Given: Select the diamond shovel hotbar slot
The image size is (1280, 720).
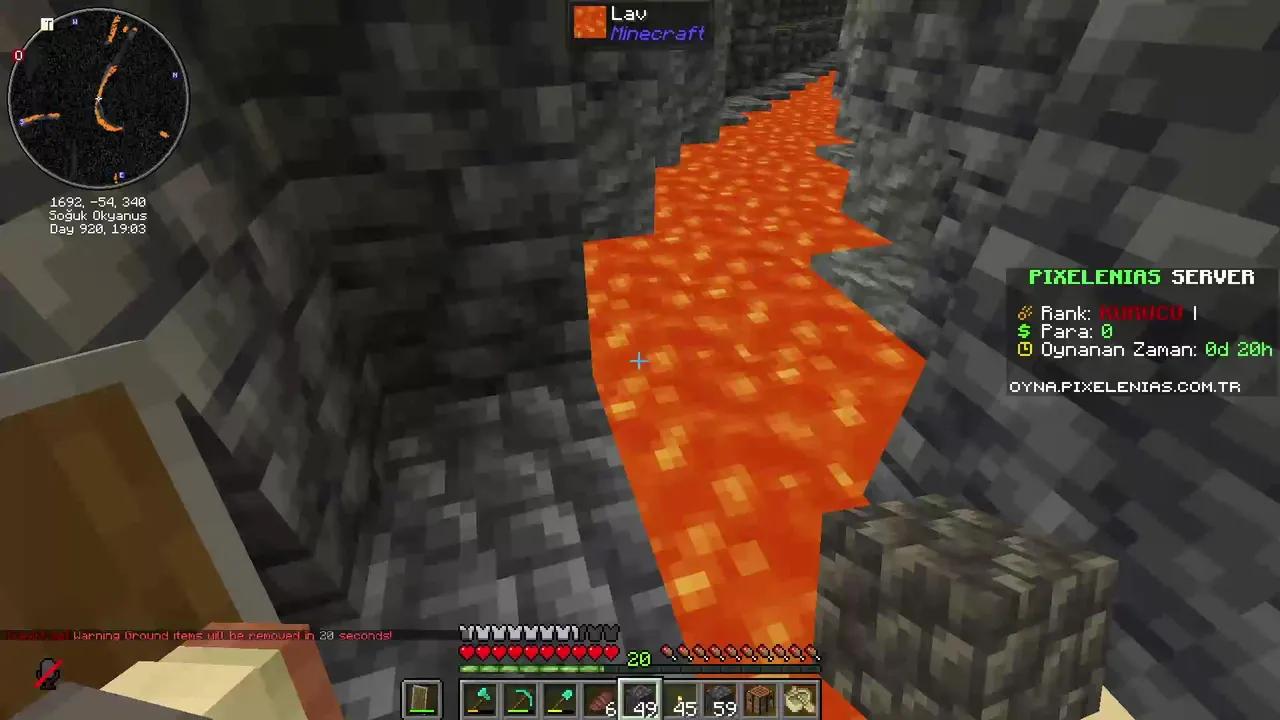Looking at the screenshot, I should tap(559, 698).
